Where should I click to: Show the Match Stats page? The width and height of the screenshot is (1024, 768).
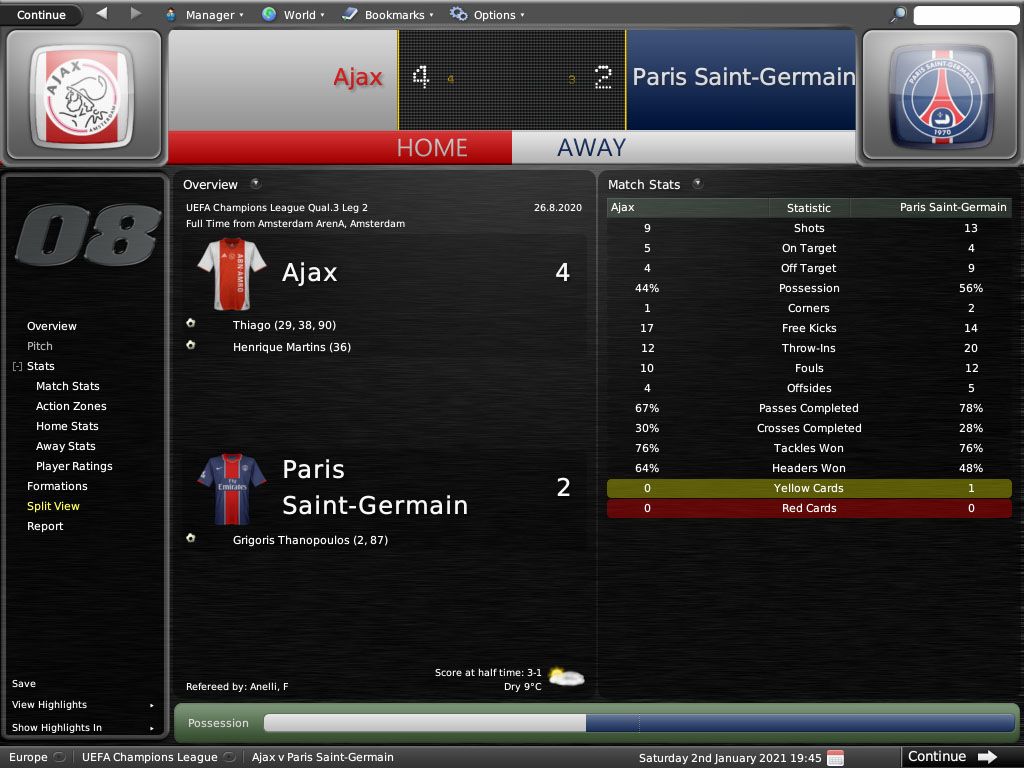click(x=68, y=386)
